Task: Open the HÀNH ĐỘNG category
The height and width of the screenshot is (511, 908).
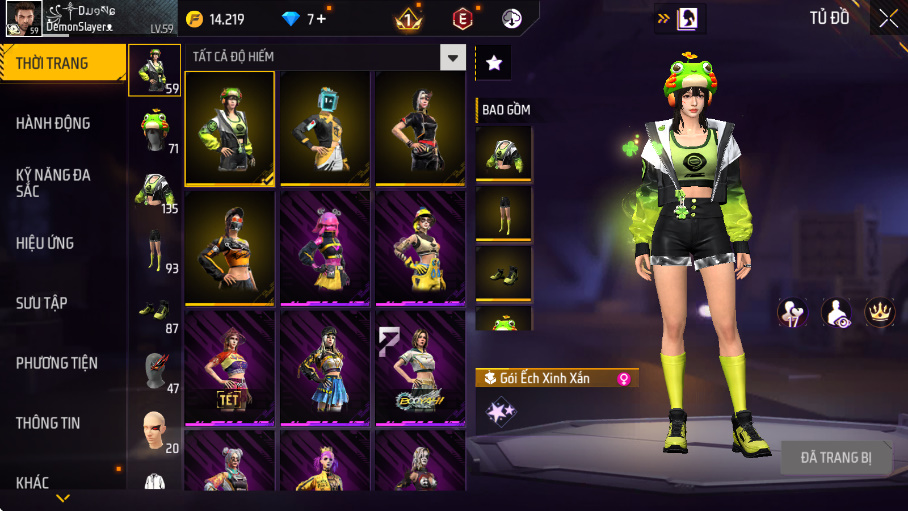Action: [x=62, y=123]
